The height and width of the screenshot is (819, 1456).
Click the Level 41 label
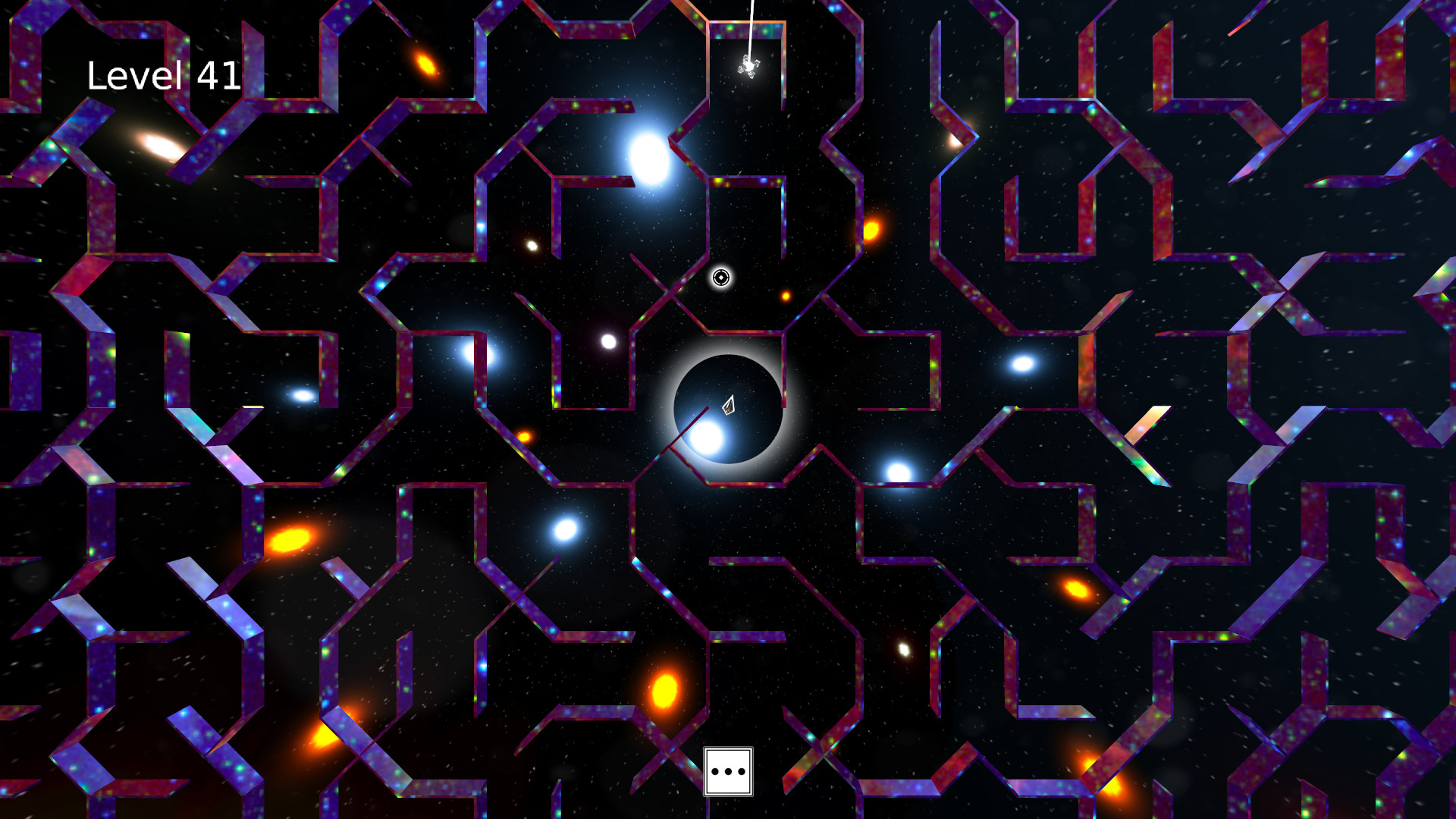point(162,75)
